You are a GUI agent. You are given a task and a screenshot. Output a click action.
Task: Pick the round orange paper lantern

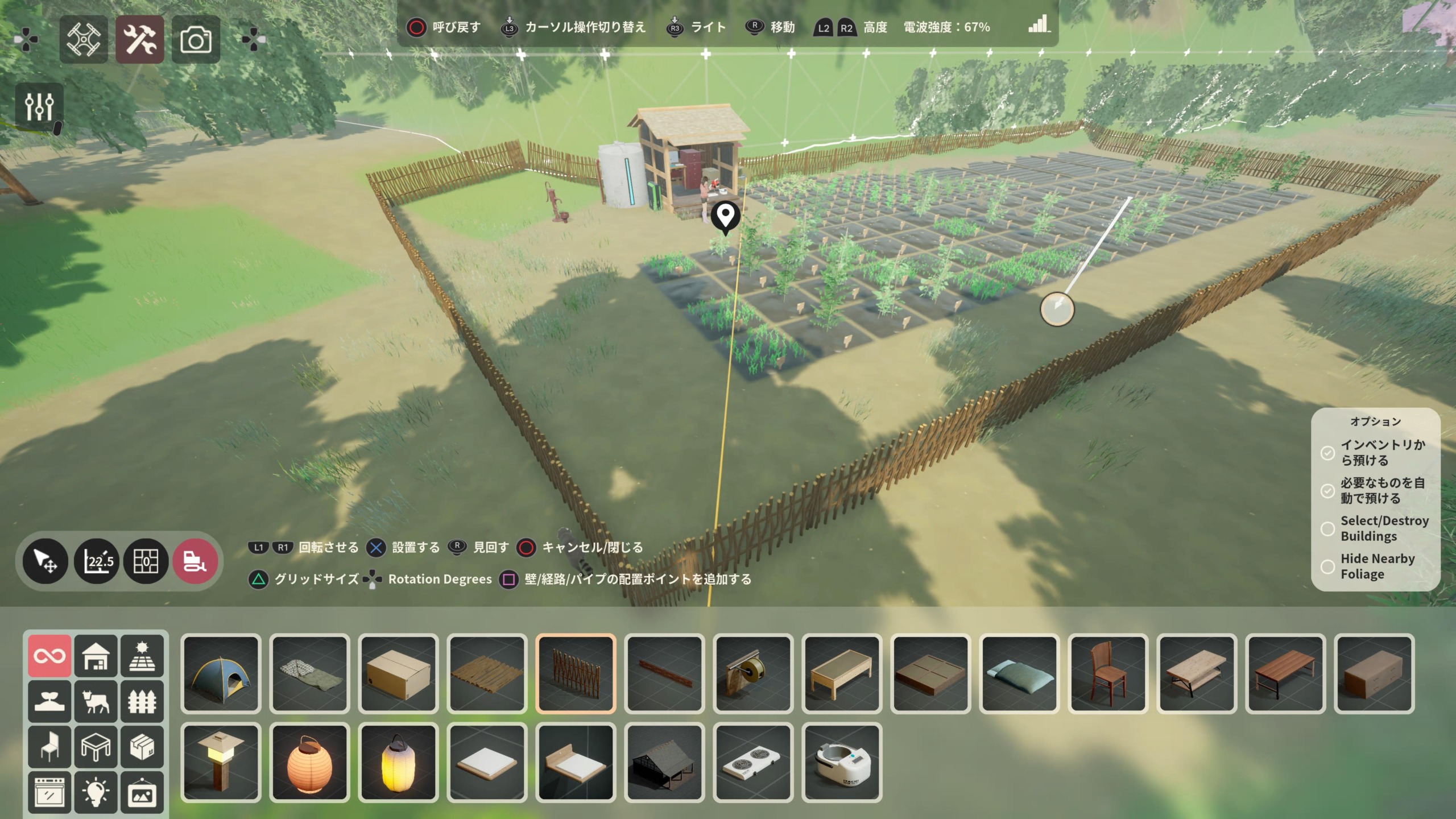coord(309,763)
